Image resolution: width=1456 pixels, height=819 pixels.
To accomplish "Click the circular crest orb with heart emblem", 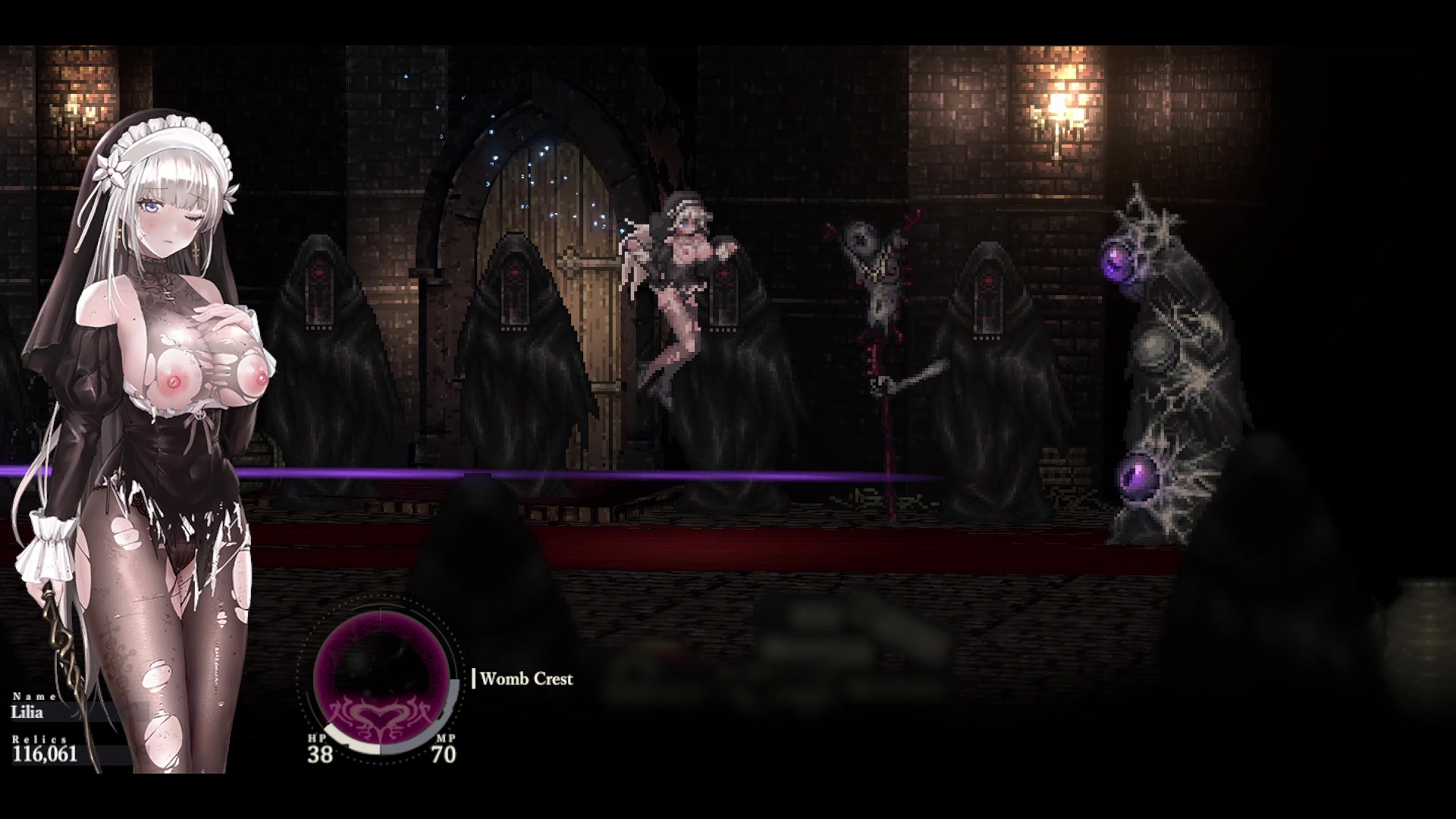I will click(381, 679).
